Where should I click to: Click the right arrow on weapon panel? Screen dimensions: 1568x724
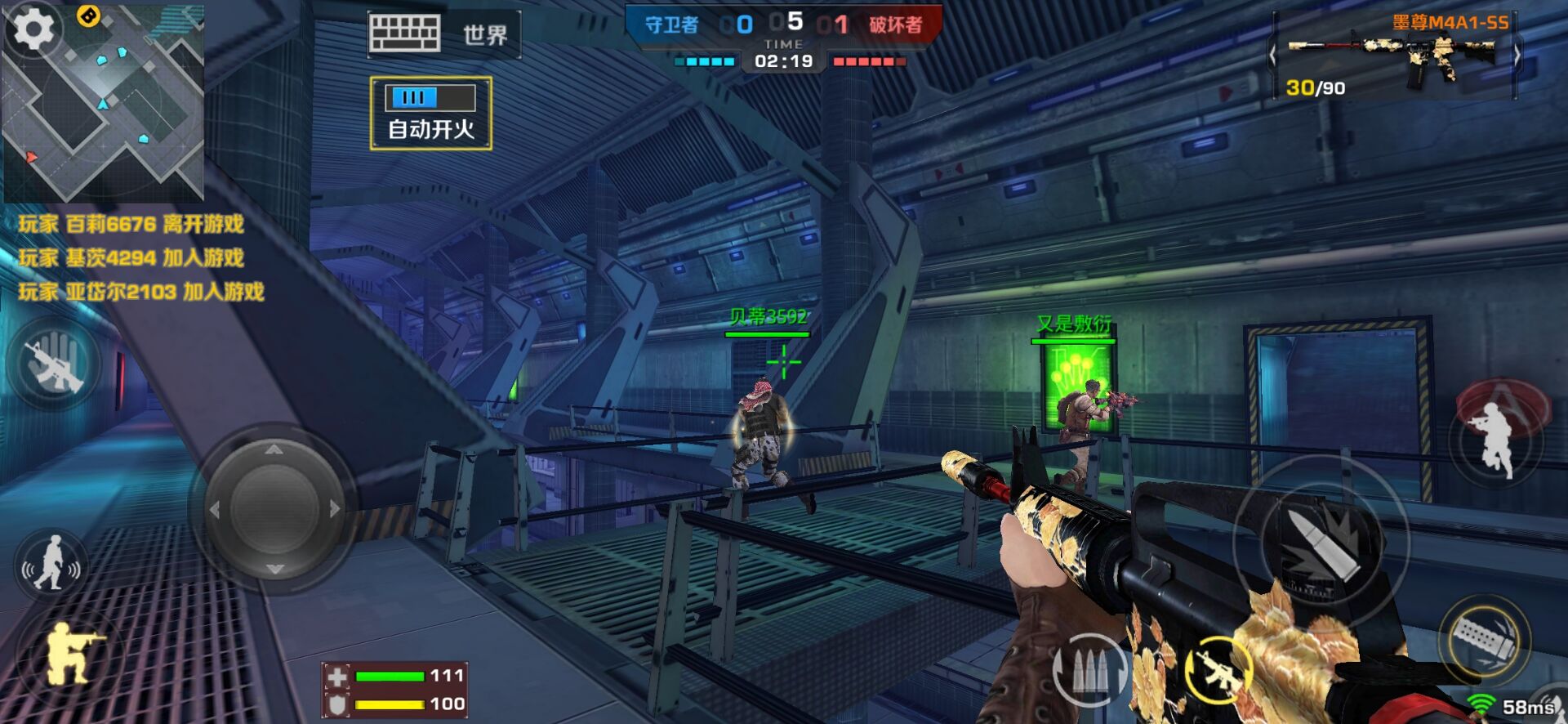pos(1517,56)
